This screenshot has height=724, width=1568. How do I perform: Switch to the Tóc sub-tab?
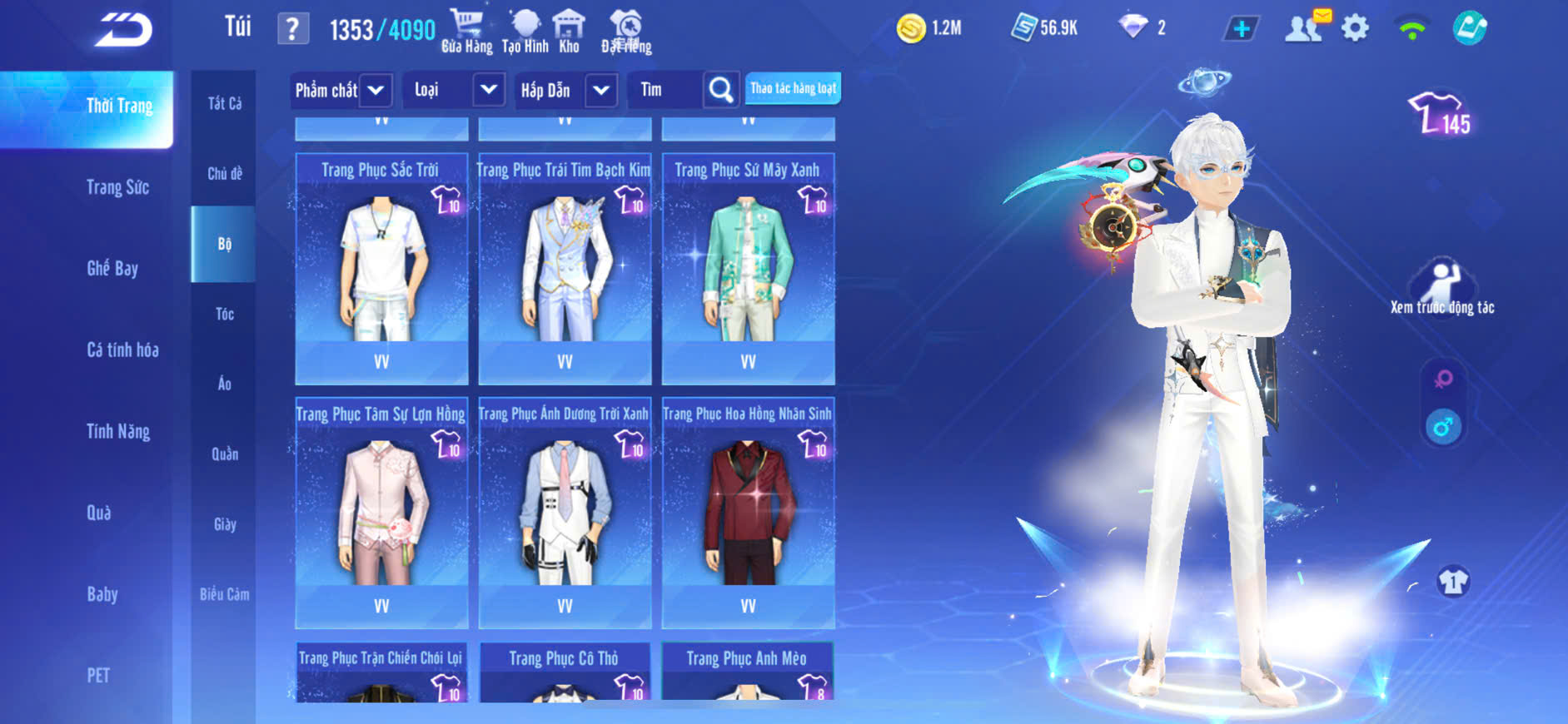coord(224,314)
